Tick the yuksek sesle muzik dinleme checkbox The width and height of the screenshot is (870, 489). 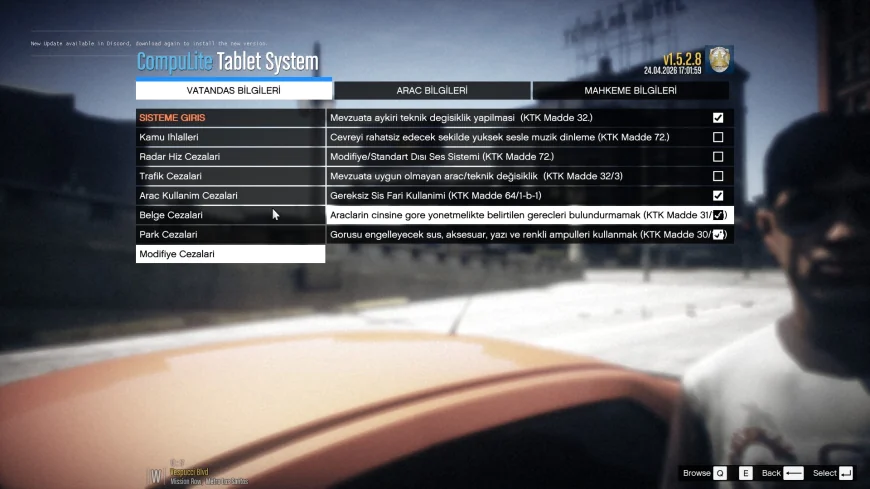pos(718,137)
